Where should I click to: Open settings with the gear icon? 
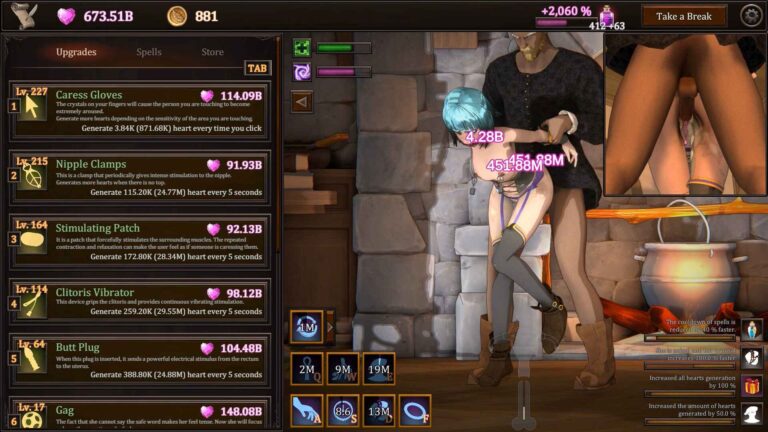click(x=751, y=16)
